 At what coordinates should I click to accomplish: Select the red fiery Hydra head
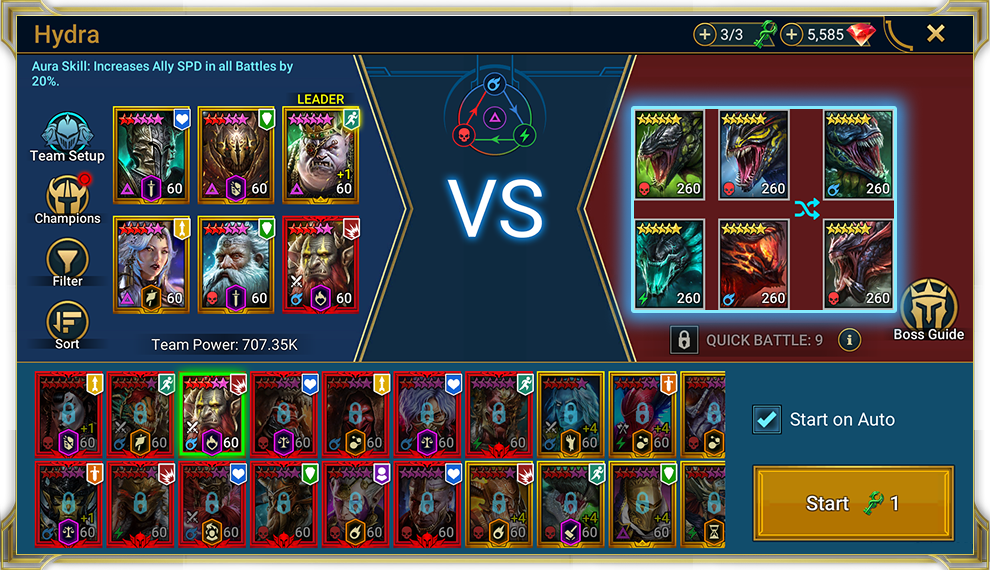tap(754, 264)
